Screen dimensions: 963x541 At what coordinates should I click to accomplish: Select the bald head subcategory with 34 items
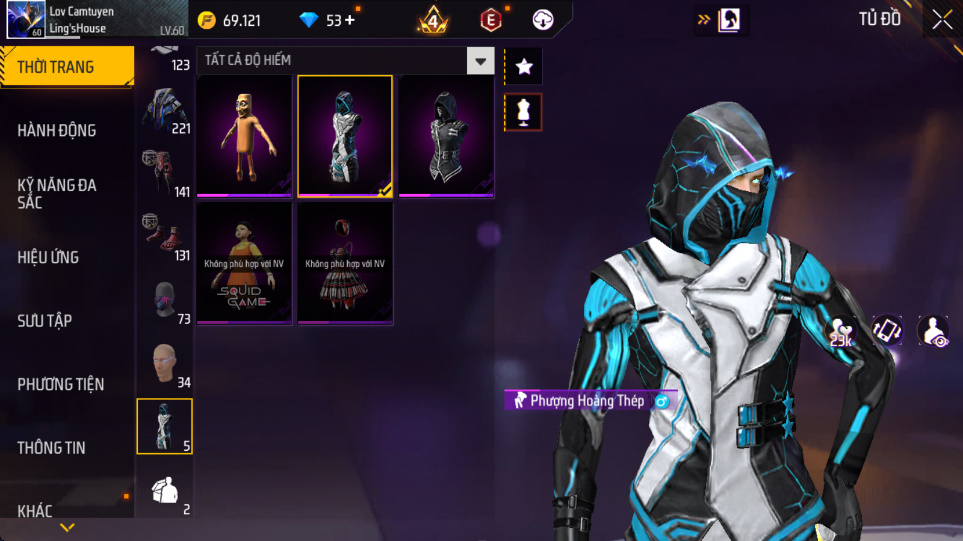[165, 366]
